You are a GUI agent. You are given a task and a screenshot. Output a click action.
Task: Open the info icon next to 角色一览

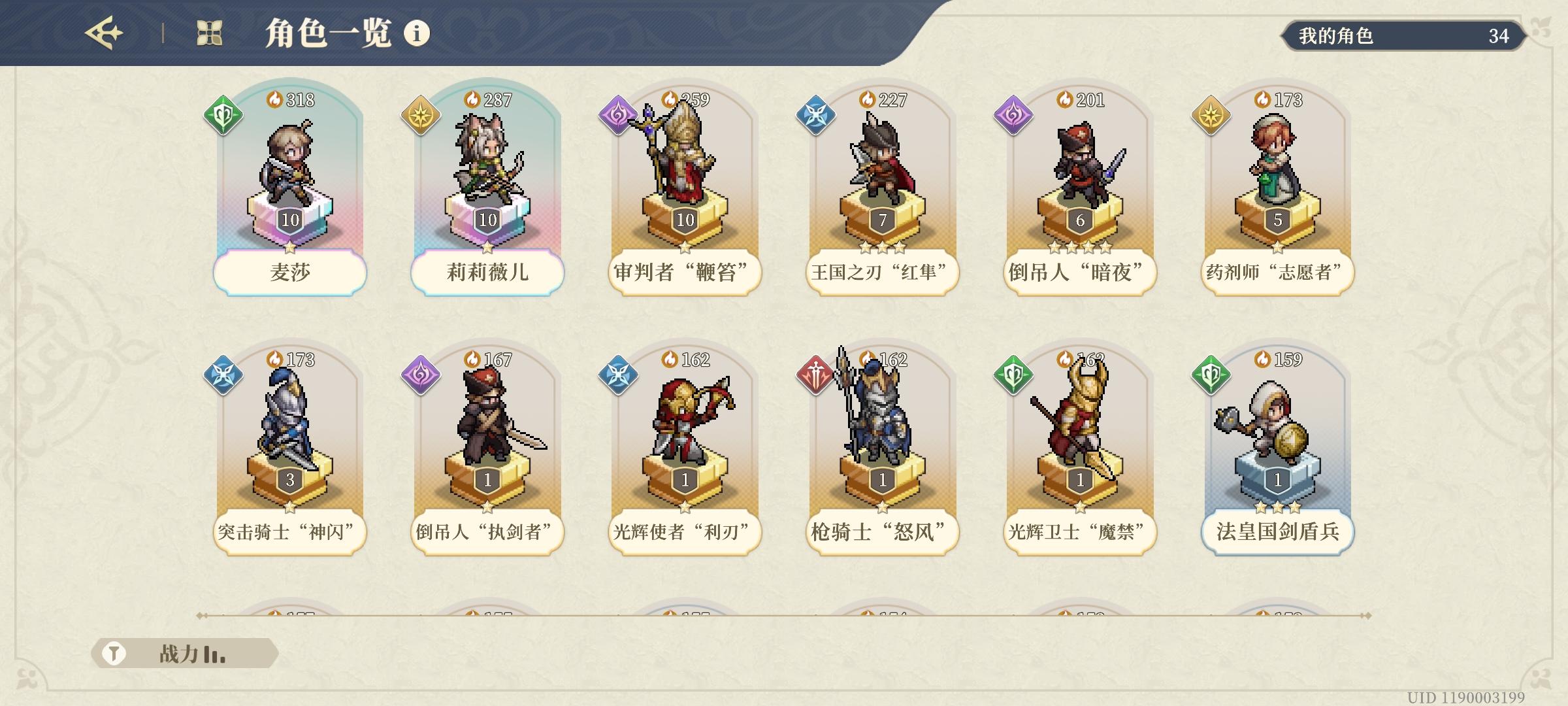(417, 31)
